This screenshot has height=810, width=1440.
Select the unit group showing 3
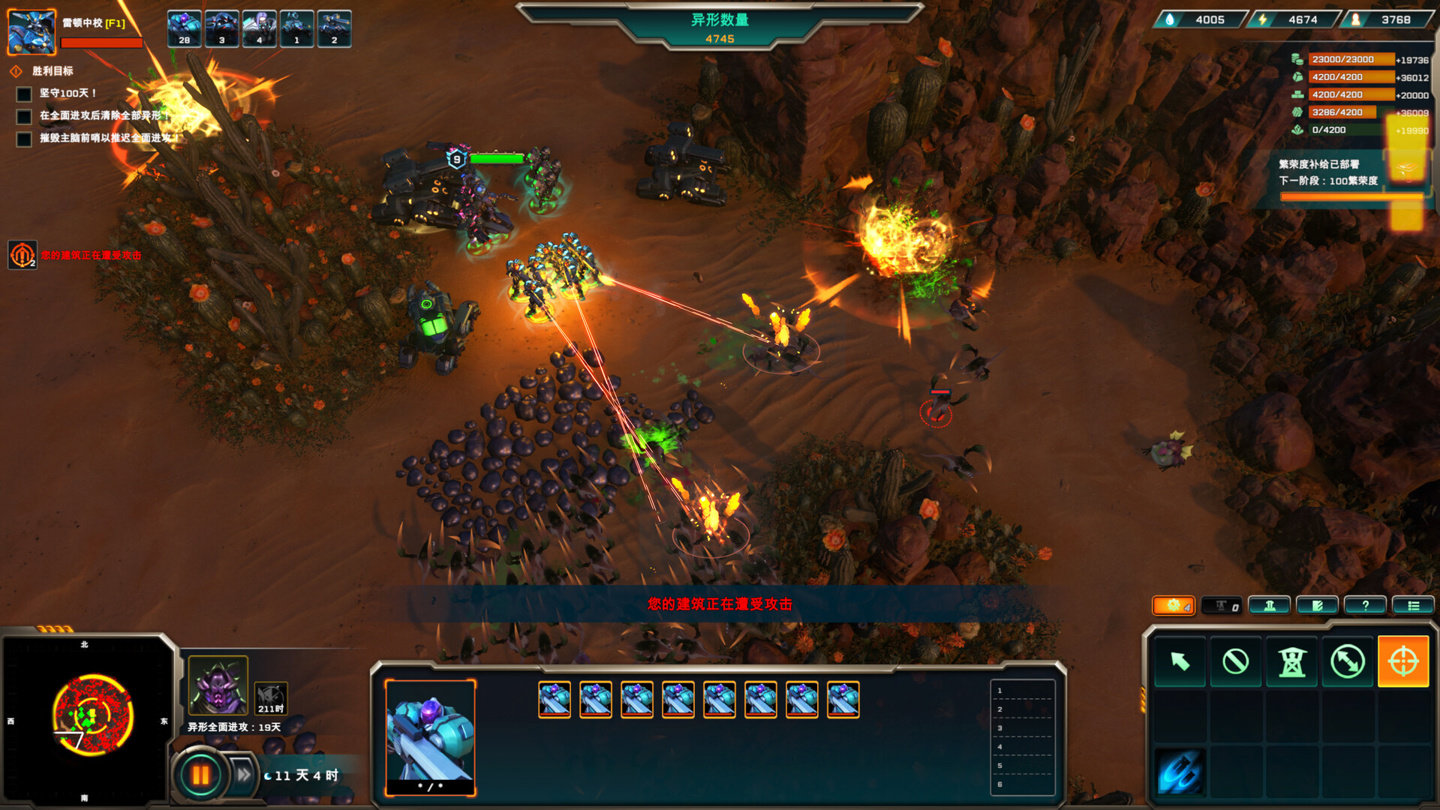pyautogui.click(x=221, y=29)
